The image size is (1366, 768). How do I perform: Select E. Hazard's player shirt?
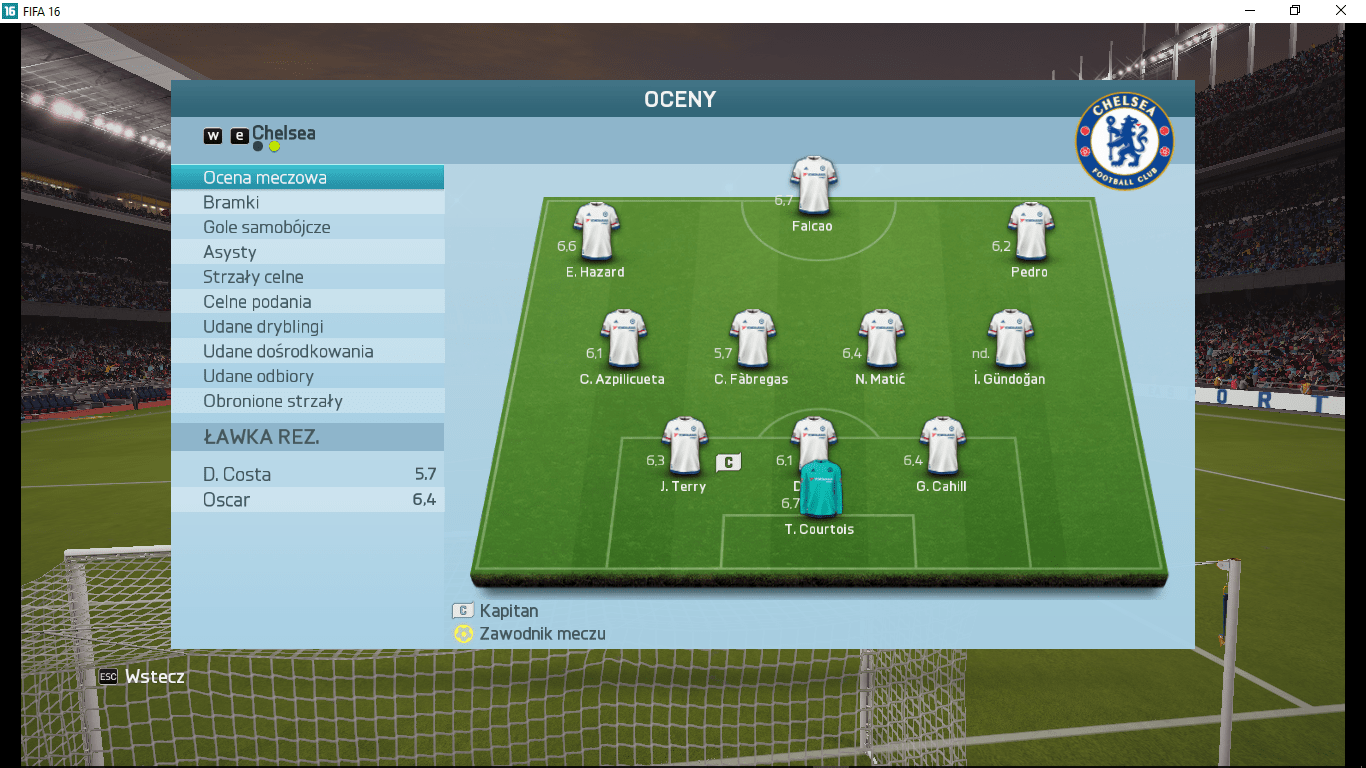[596, 231]
